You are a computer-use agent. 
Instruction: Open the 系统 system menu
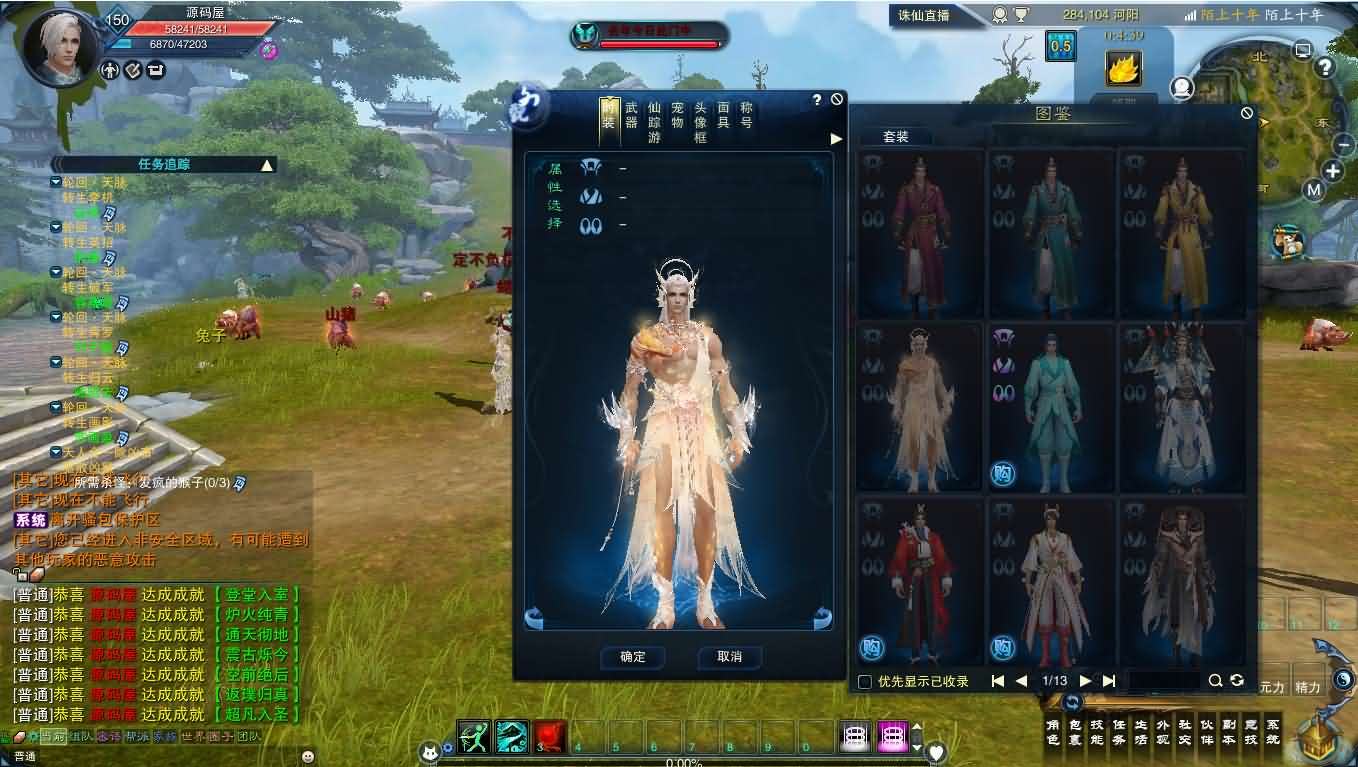click(1272, 733)
